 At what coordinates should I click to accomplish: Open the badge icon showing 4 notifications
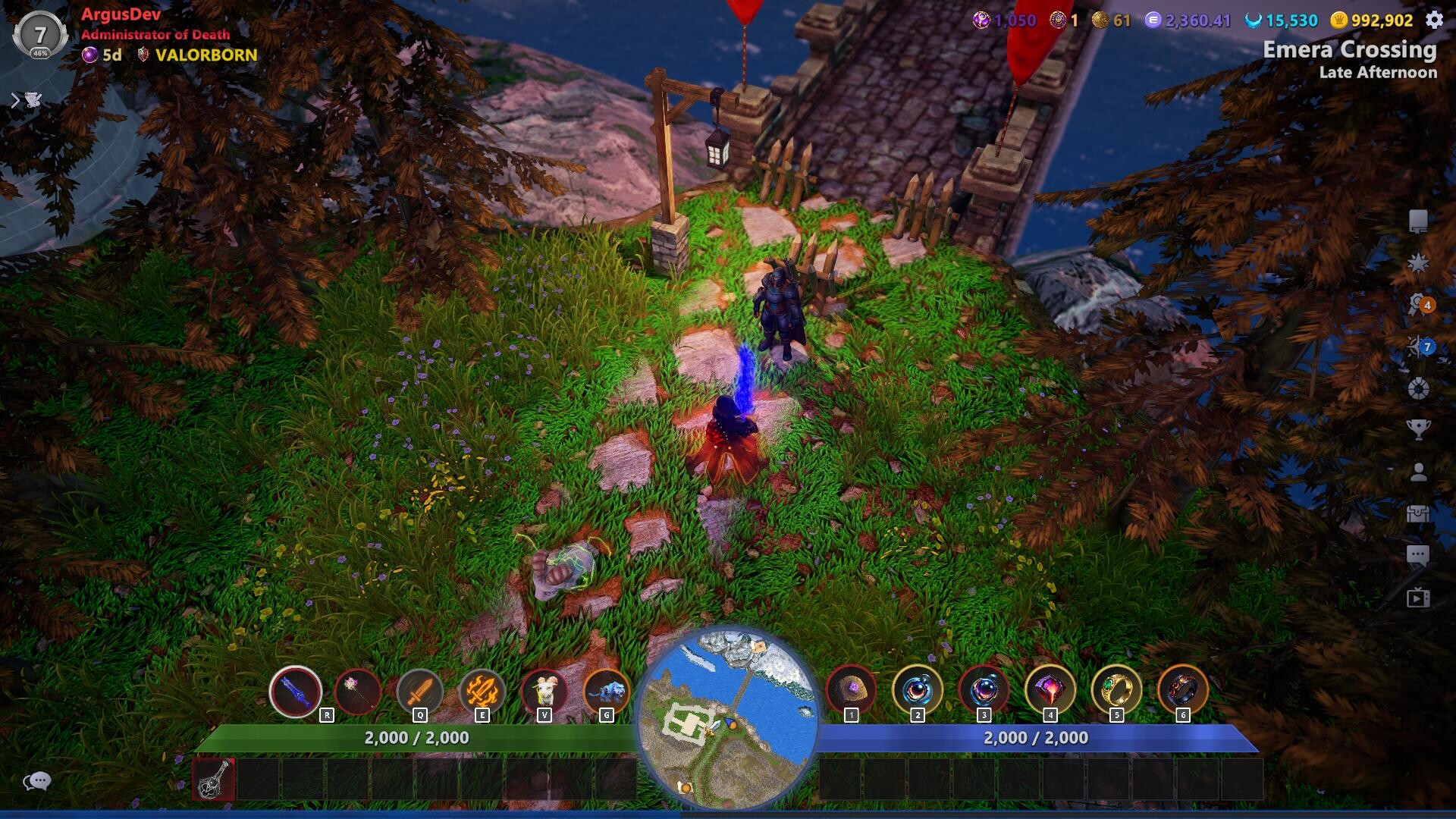(x=1417, y=303)
